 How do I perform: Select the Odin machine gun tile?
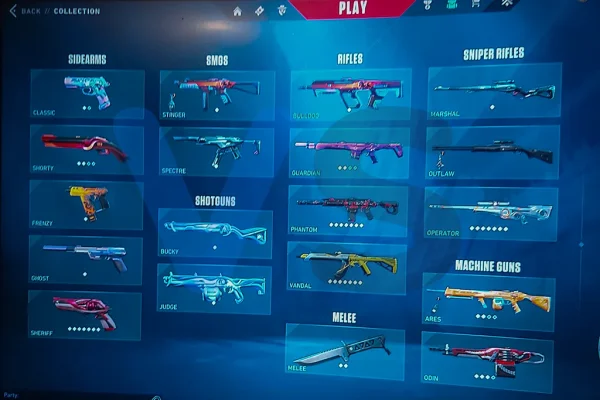[x=487, y=360]
